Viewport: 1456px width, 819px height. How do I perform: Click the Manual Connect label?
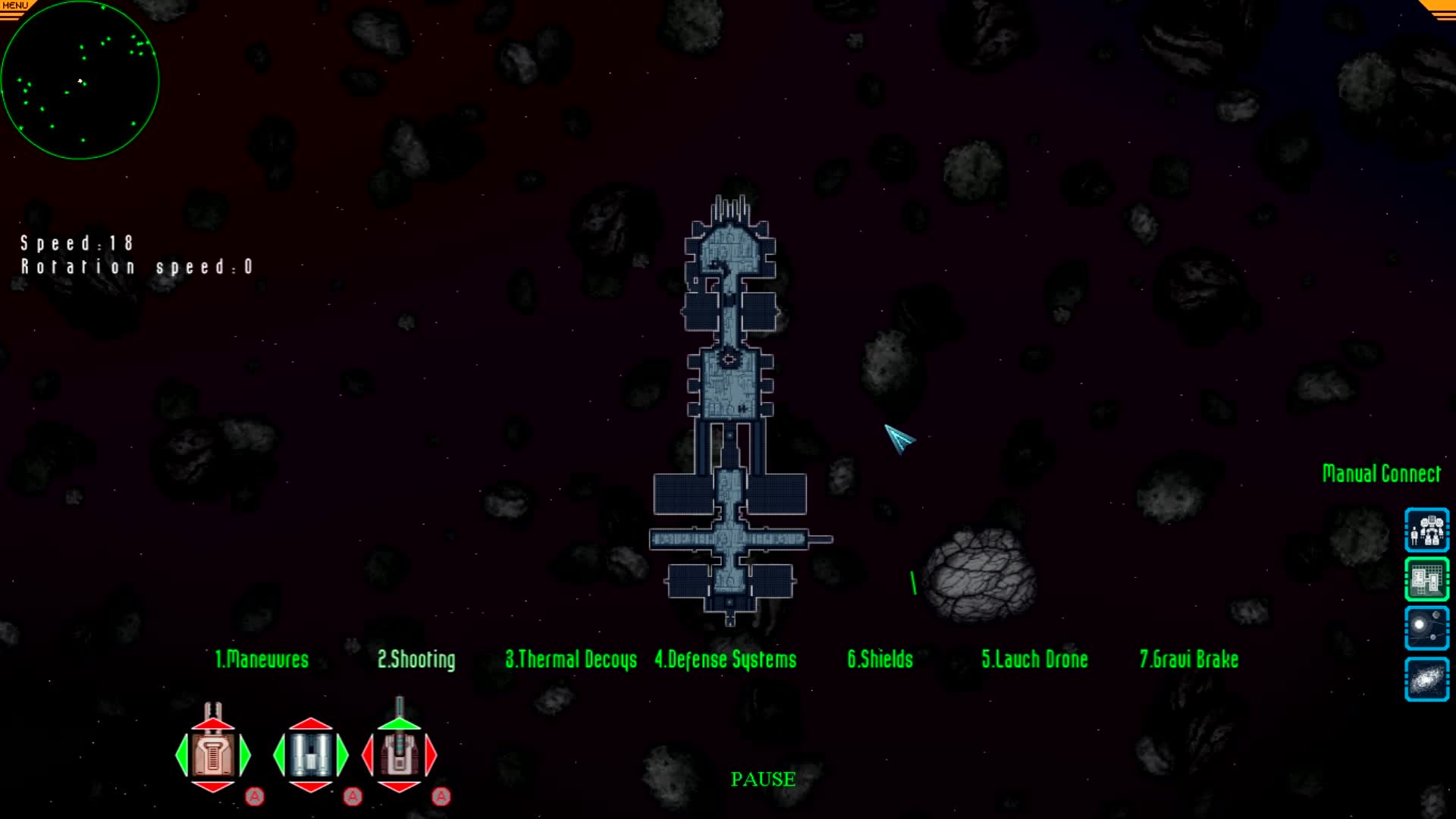click(x=1382, y=472)
